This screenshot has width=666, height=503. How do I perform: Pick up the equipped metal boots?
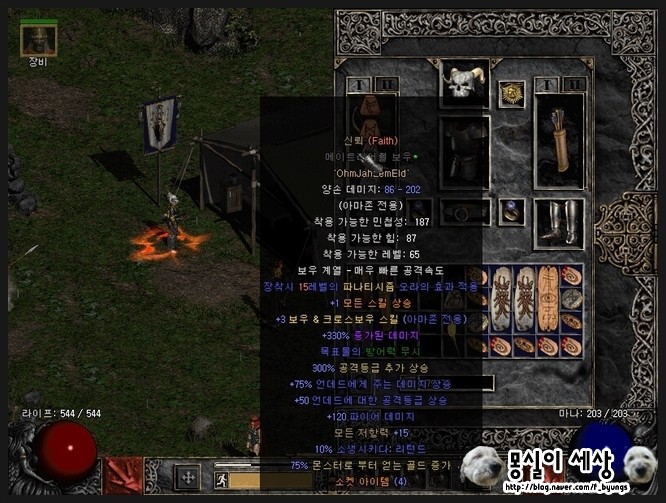click(558, 222)
